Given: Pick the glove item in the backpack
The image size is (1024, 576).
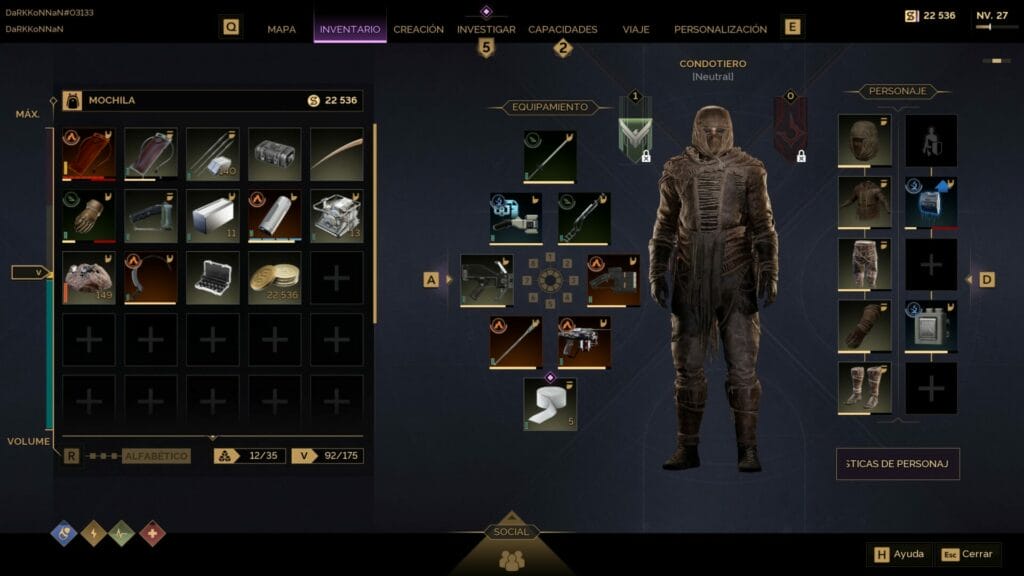Looking at the screenshot, I should tap(88, 215).
